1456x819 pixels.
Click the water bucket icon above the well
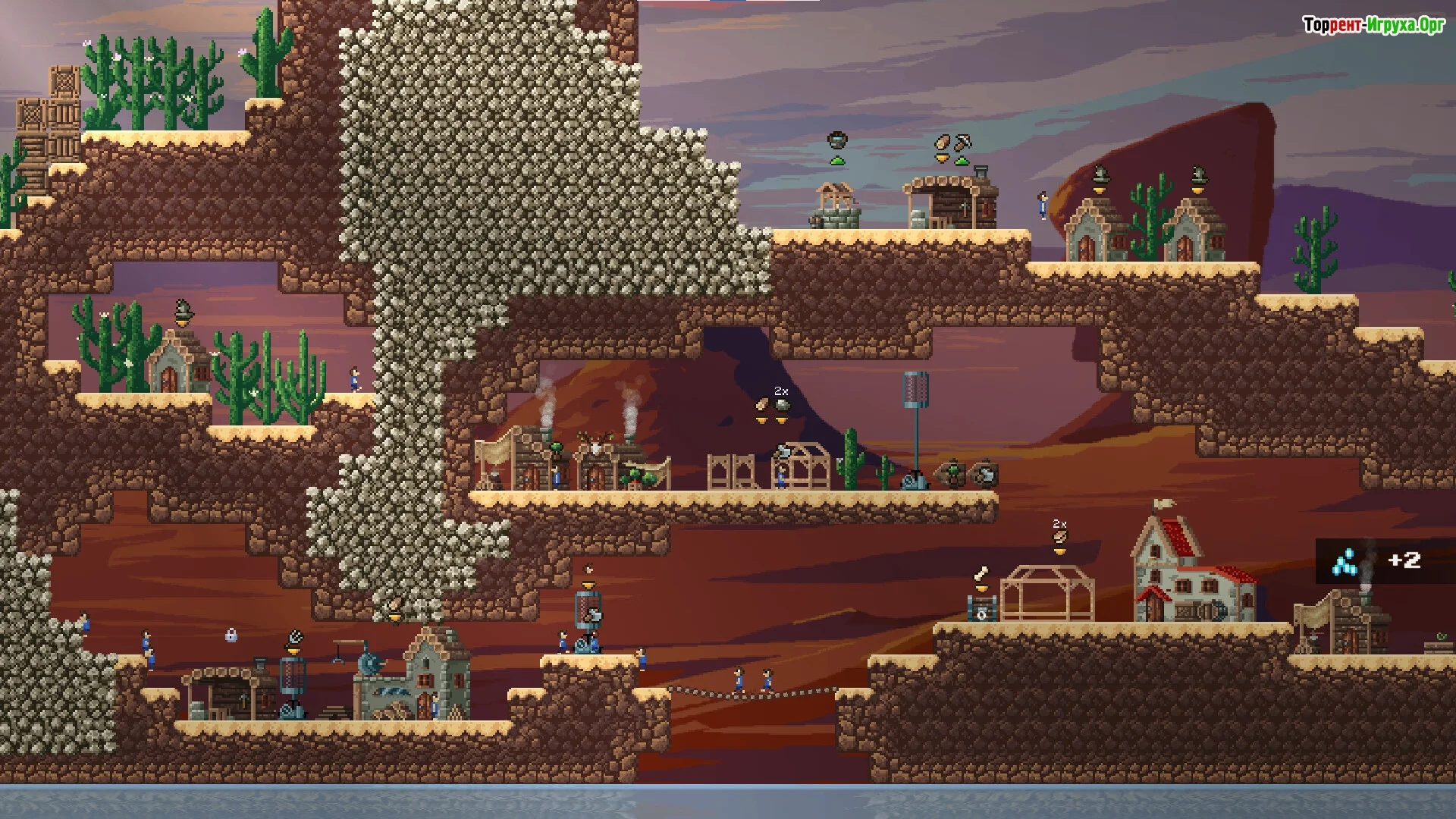pyautogui.click(x=836, y=142)
